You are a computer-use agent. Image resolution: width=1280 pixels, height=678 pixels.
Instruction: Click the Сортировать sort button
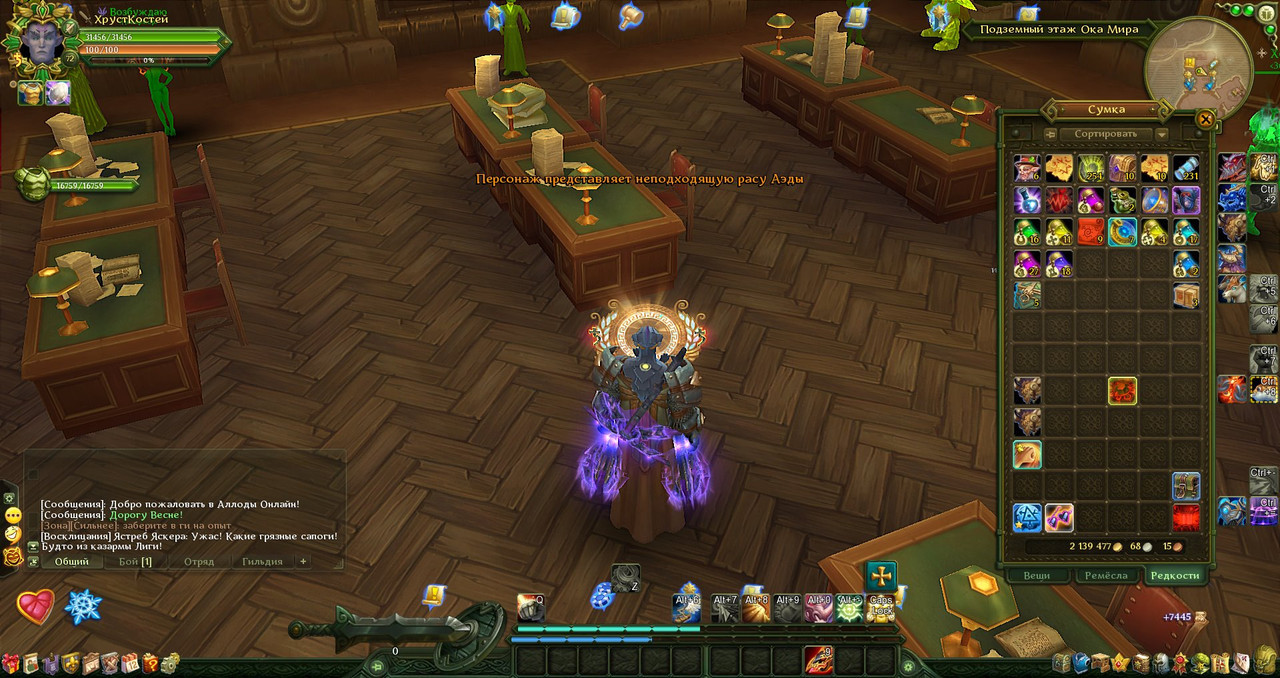(x=1105, y=134)
